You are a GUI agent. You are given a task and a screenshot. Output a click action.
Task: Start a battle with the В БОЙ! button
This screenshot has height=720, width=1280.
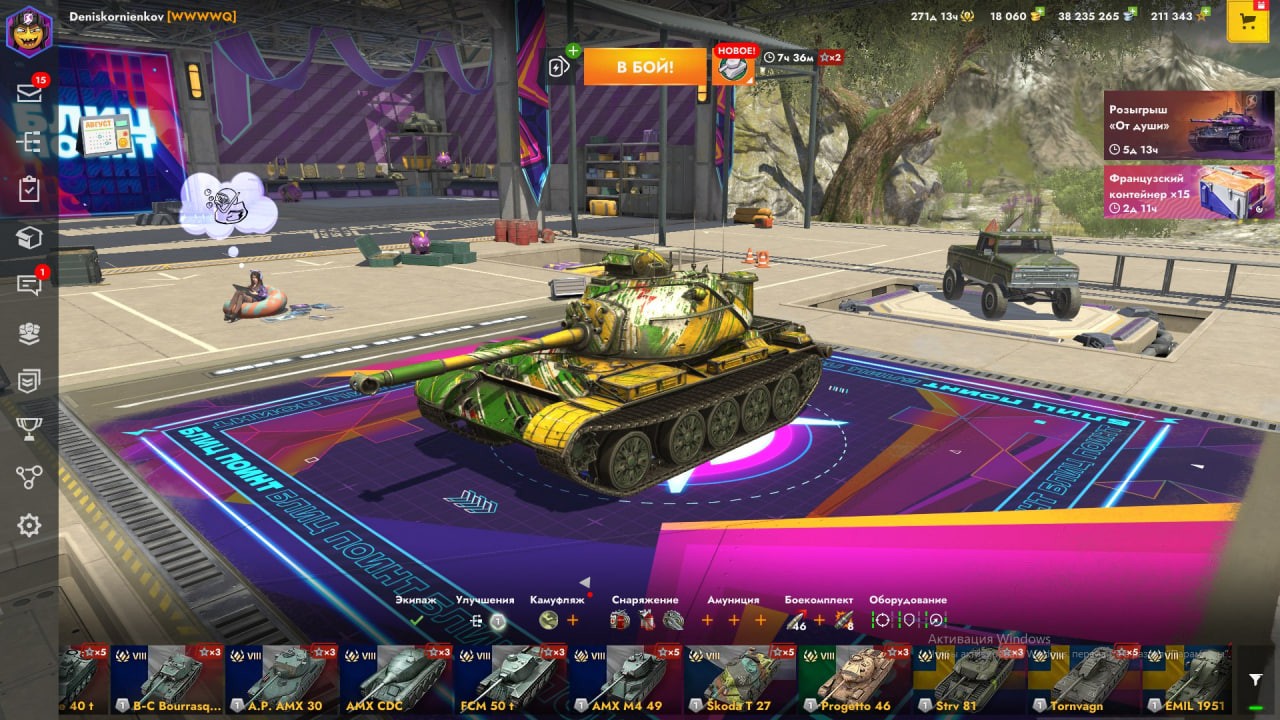click(644, 67)
